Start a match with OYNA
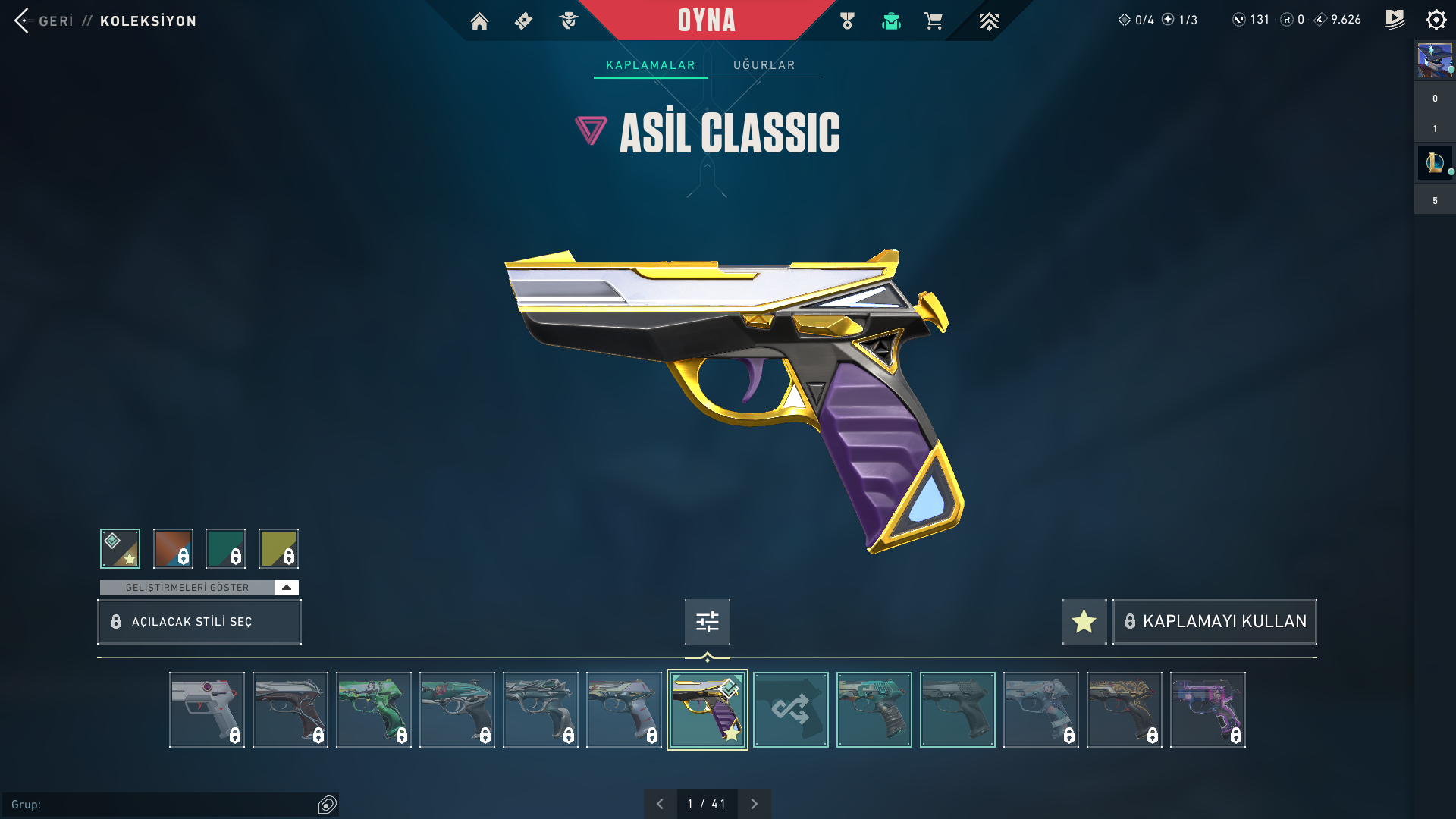1456x819 pixels. pos(706,20)
